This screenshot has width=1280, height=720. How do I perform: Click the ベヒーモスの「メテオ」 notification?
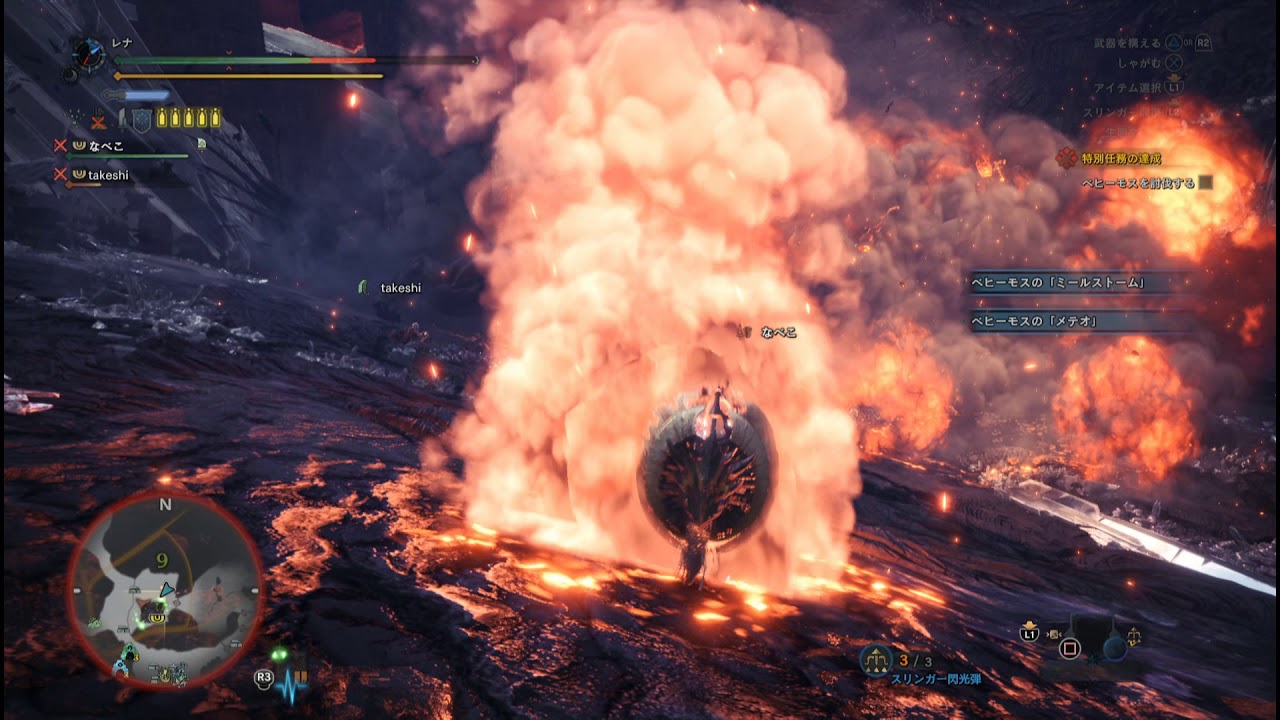[1036, 321]
